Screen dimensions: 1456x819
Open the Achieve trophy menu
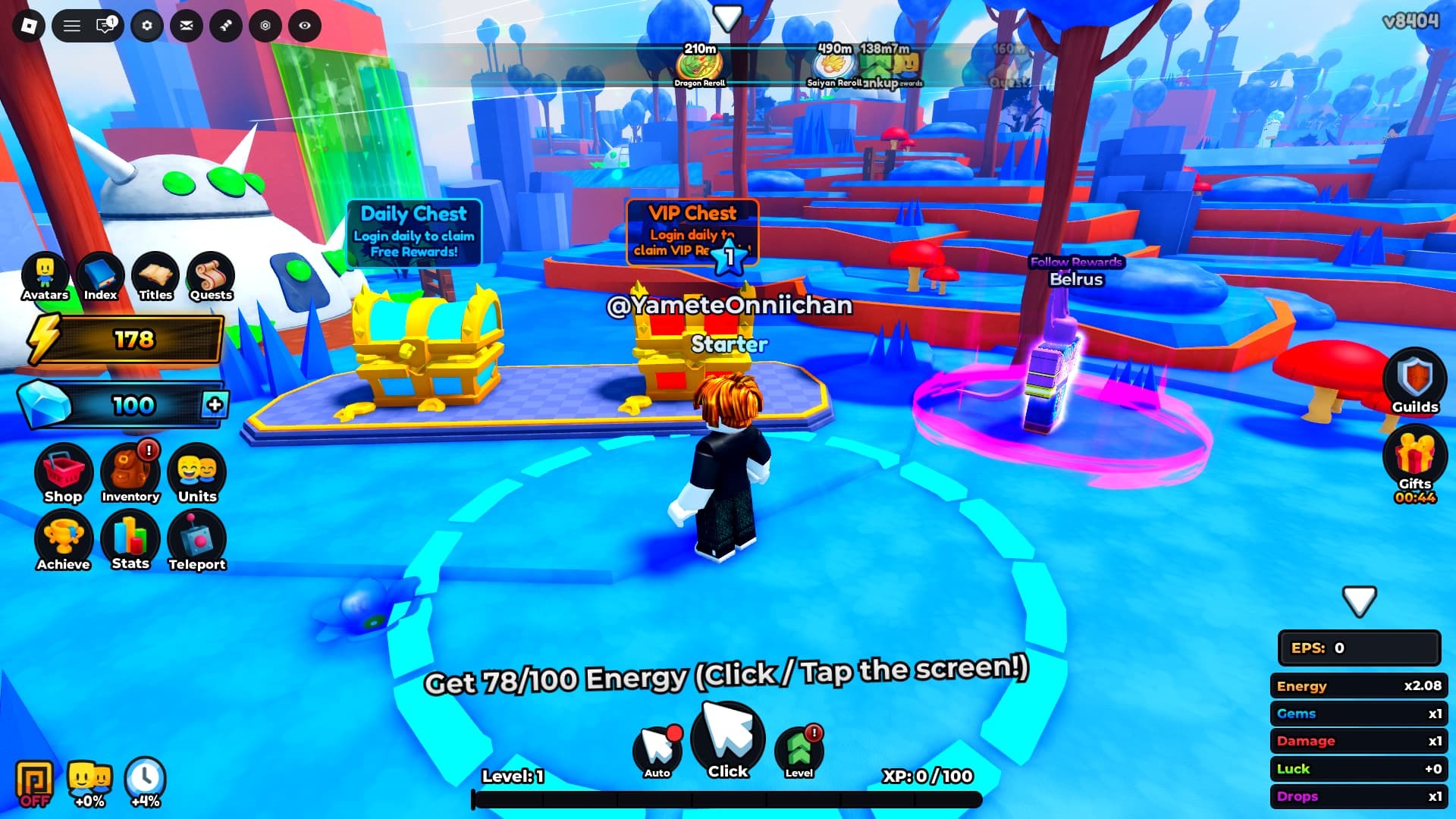click(x=63, y=540)
